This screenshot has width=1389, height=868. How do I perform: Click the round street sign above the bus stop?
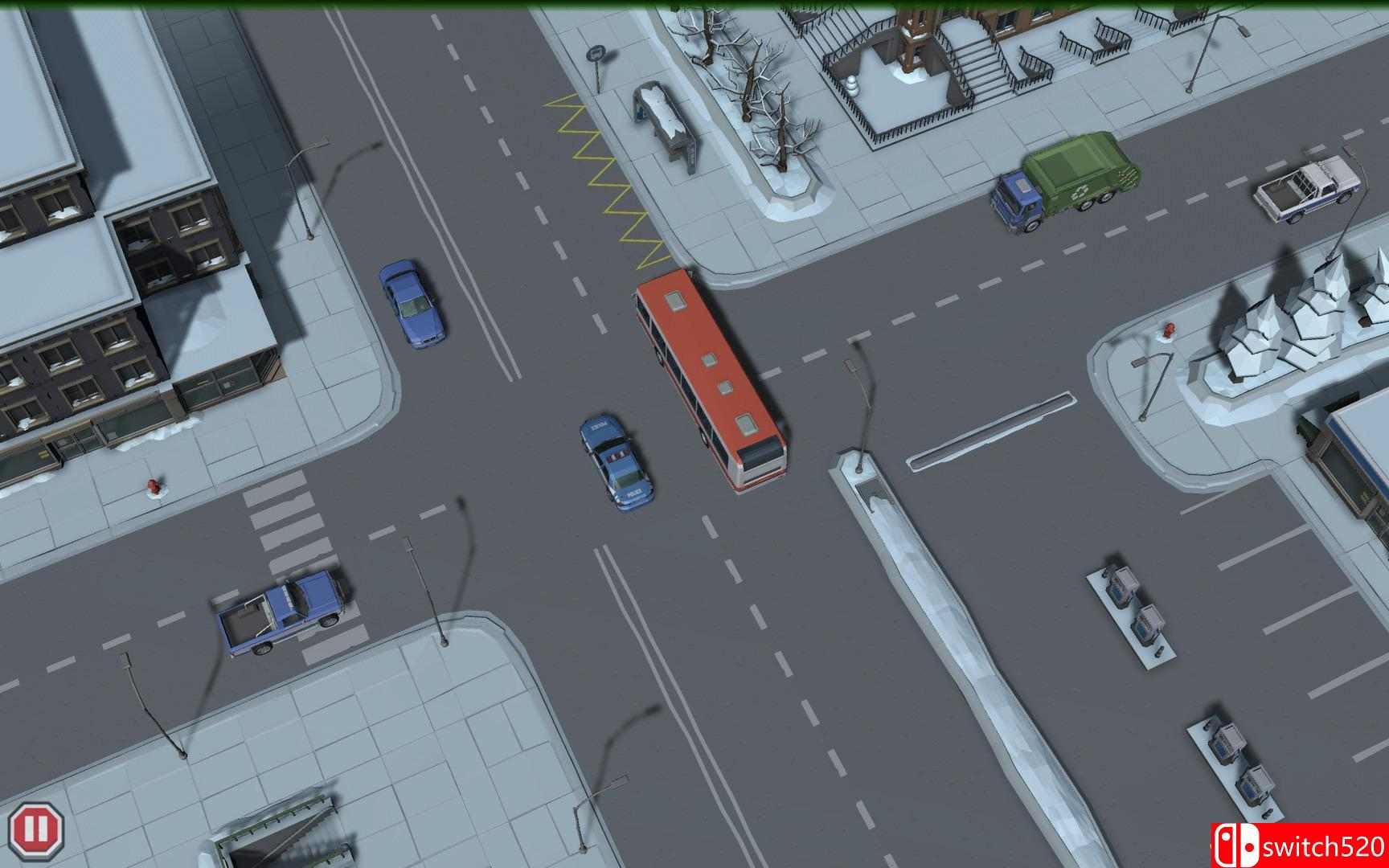pyautogui.click(x=596, y=53)
